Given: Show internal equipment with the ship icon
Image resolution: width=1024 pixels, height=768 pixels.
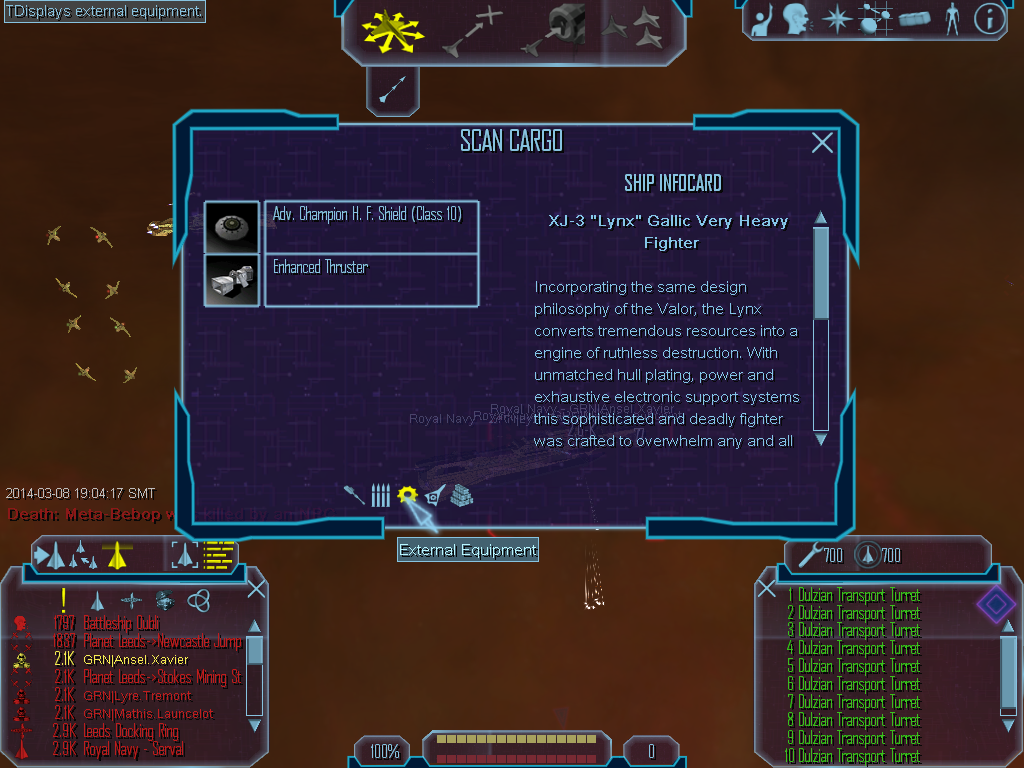Looking at the screenshot, I should (434, 495).
